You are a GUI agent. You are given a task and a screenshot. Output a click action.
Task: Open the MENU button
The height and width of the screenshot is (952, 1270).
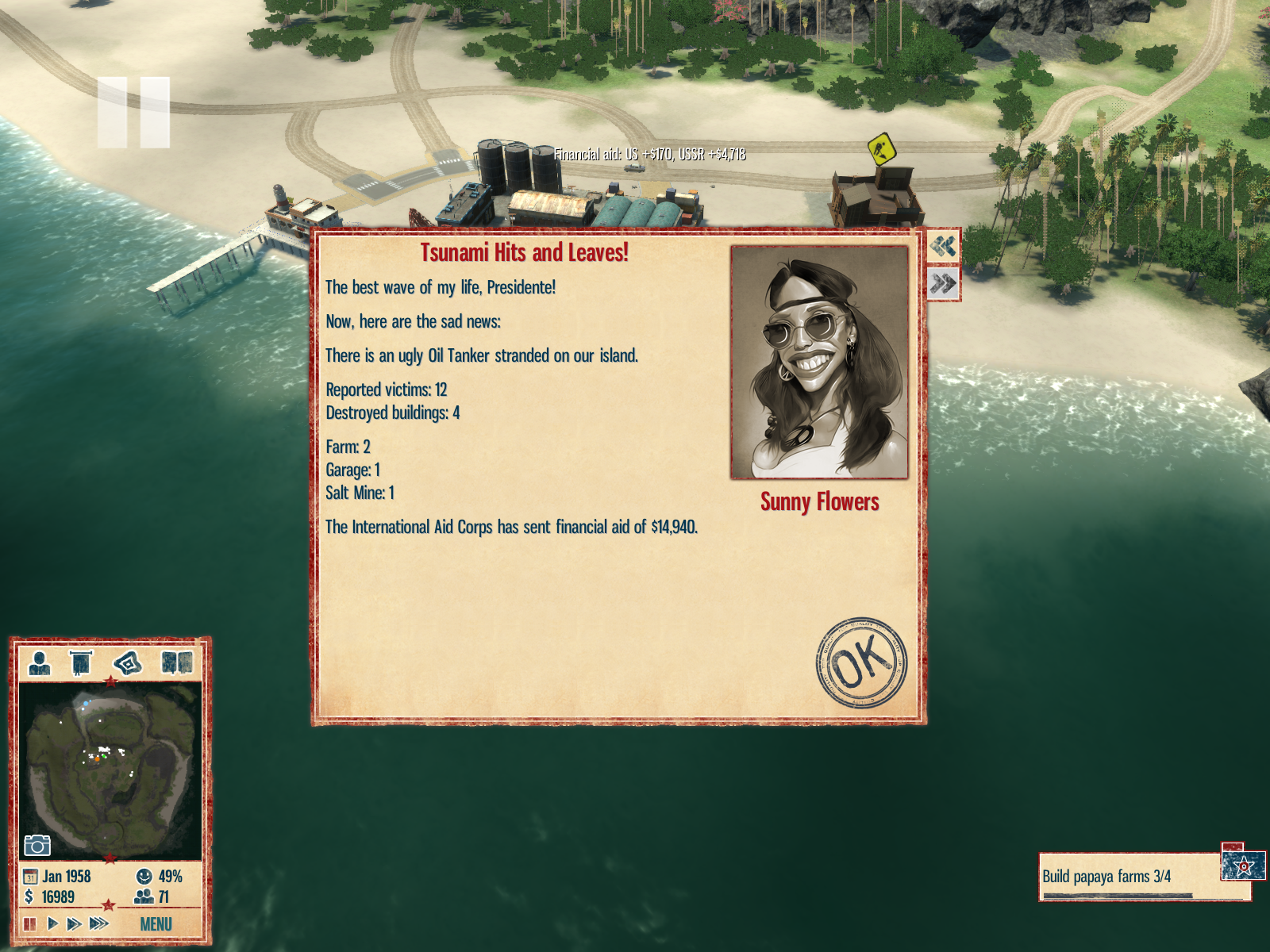(156, 924)
